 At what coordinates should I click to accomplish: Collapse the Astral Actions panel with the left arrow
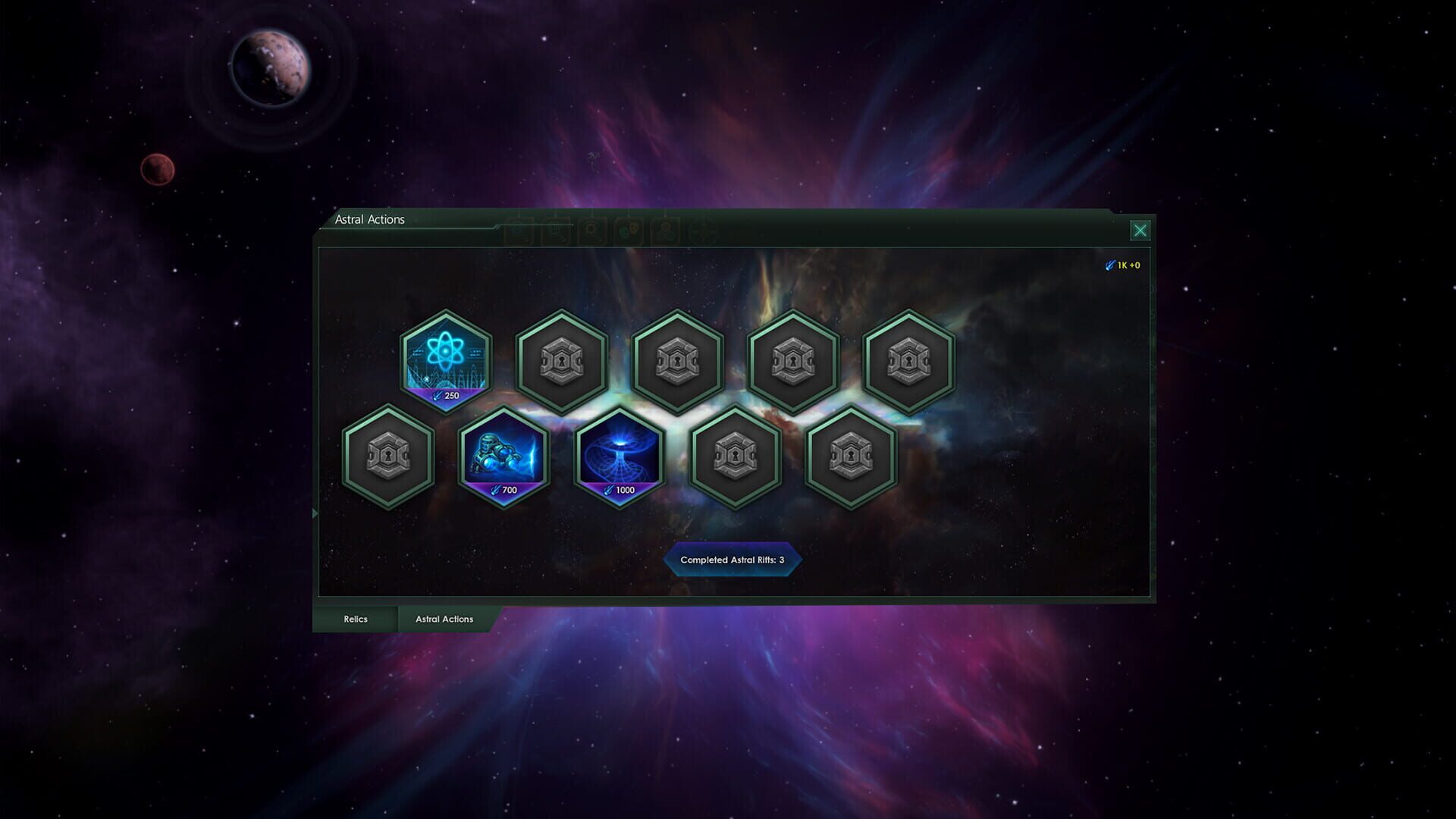click(x=315, y=513)
